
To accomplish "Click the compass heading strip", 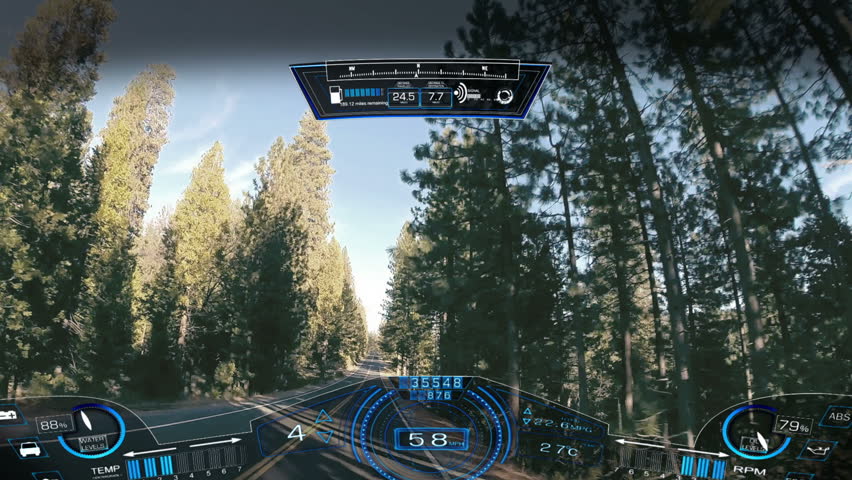I will [x=420, y=72].
